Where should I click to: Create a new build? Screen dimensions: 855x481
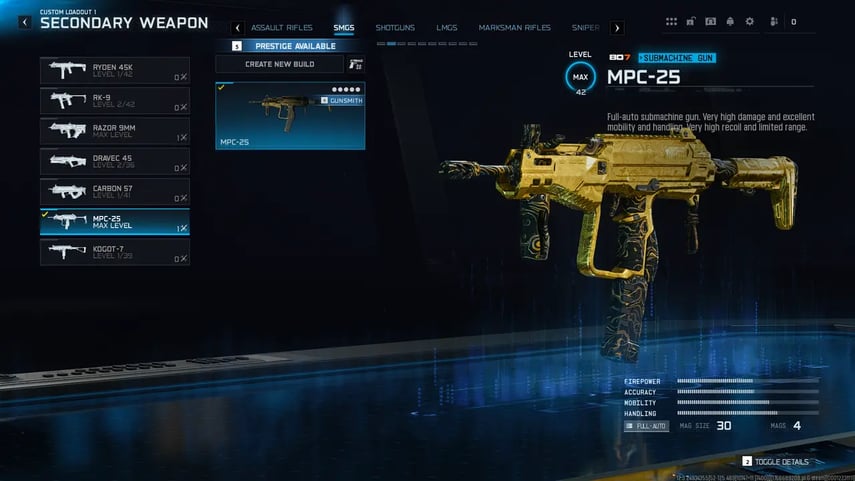click(280, 64)
